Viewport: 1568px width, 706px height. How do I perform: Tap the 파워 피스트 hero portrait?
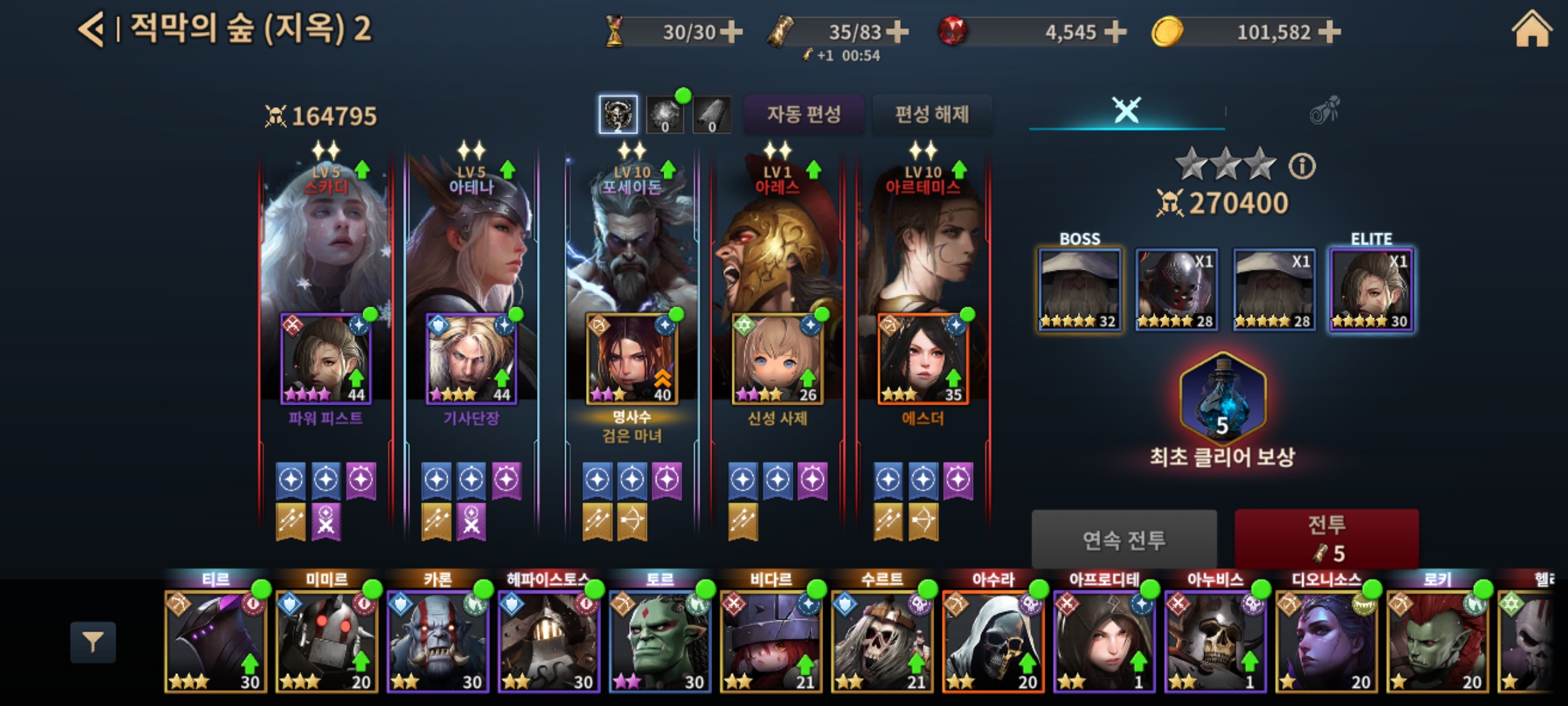pyautogui.click(x=326, y=358)
